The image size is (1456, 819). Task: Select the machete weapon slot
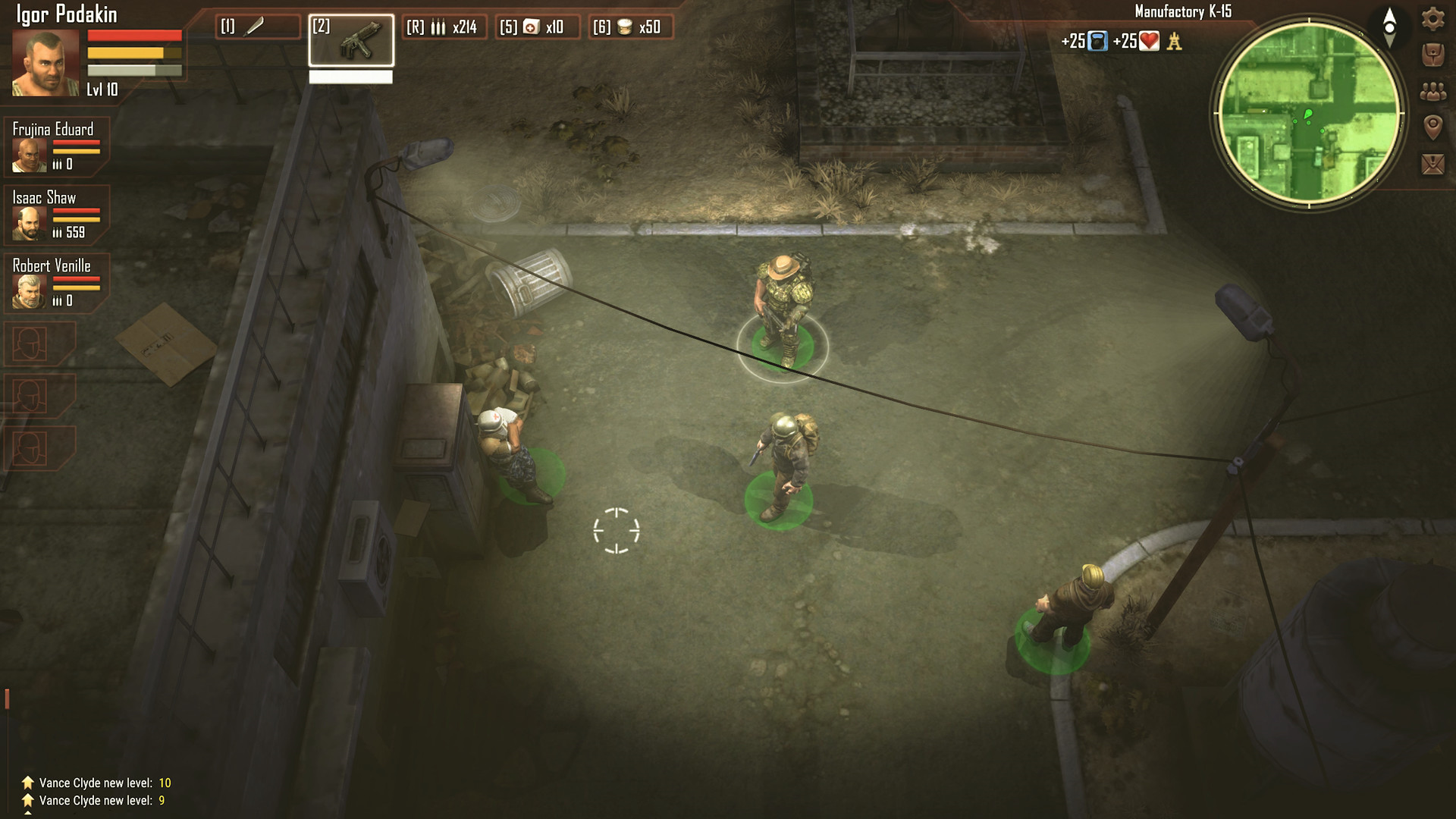[x=257, y=27]
